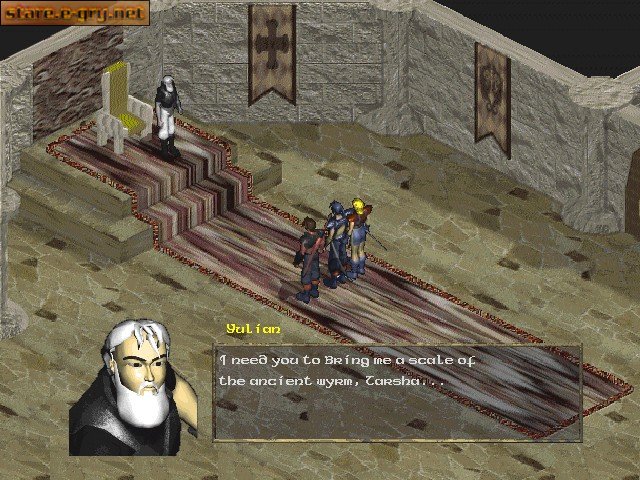Click the stare-e-gry.net watermark logo
This screenshot has height=480, width=640.
pos(75,14)
